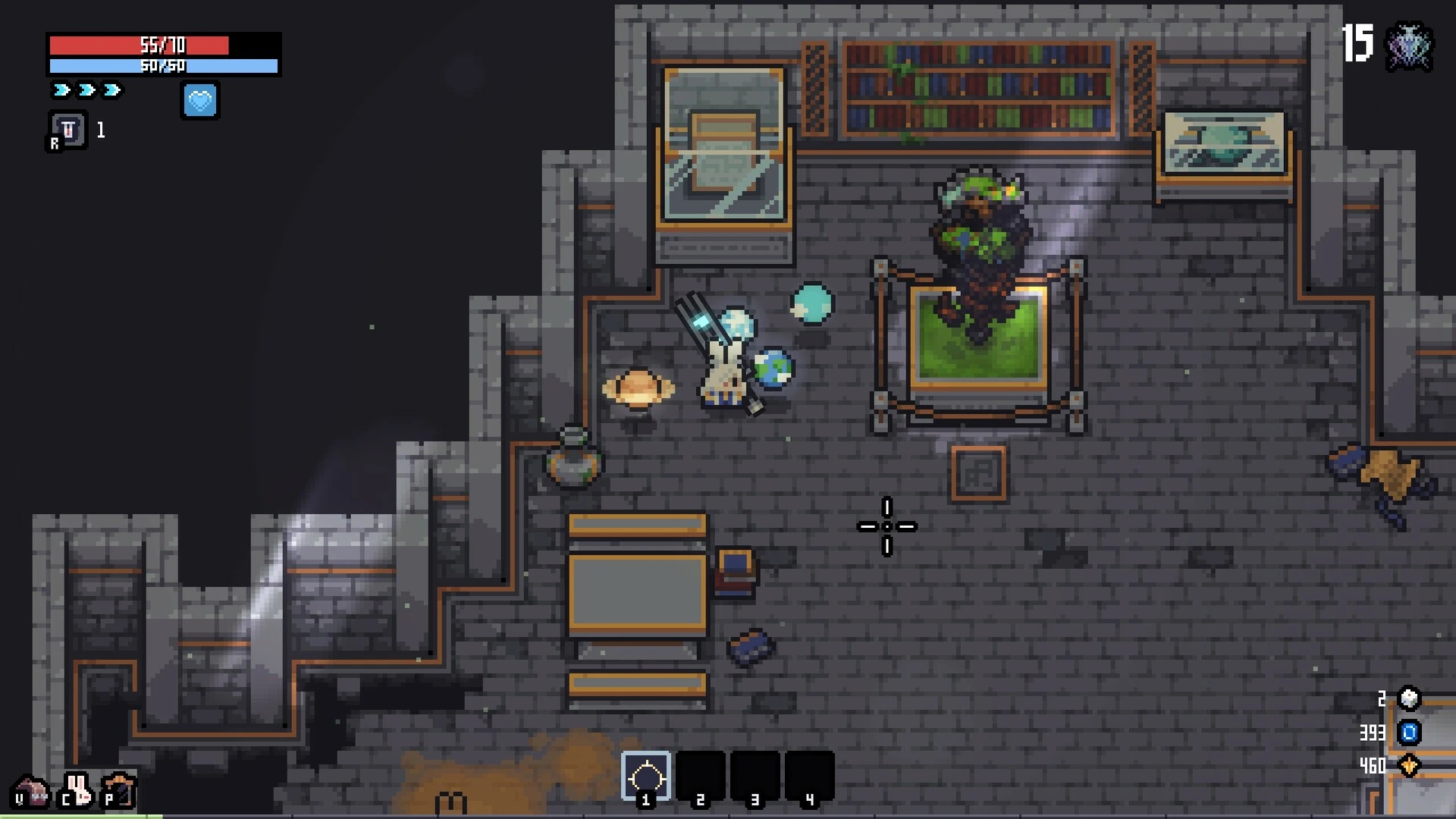Select the crosshair weapon in hotbar slot 1
Viewport: 1456px width, 819px height.
pyautogui.click(x=646, y=777)
